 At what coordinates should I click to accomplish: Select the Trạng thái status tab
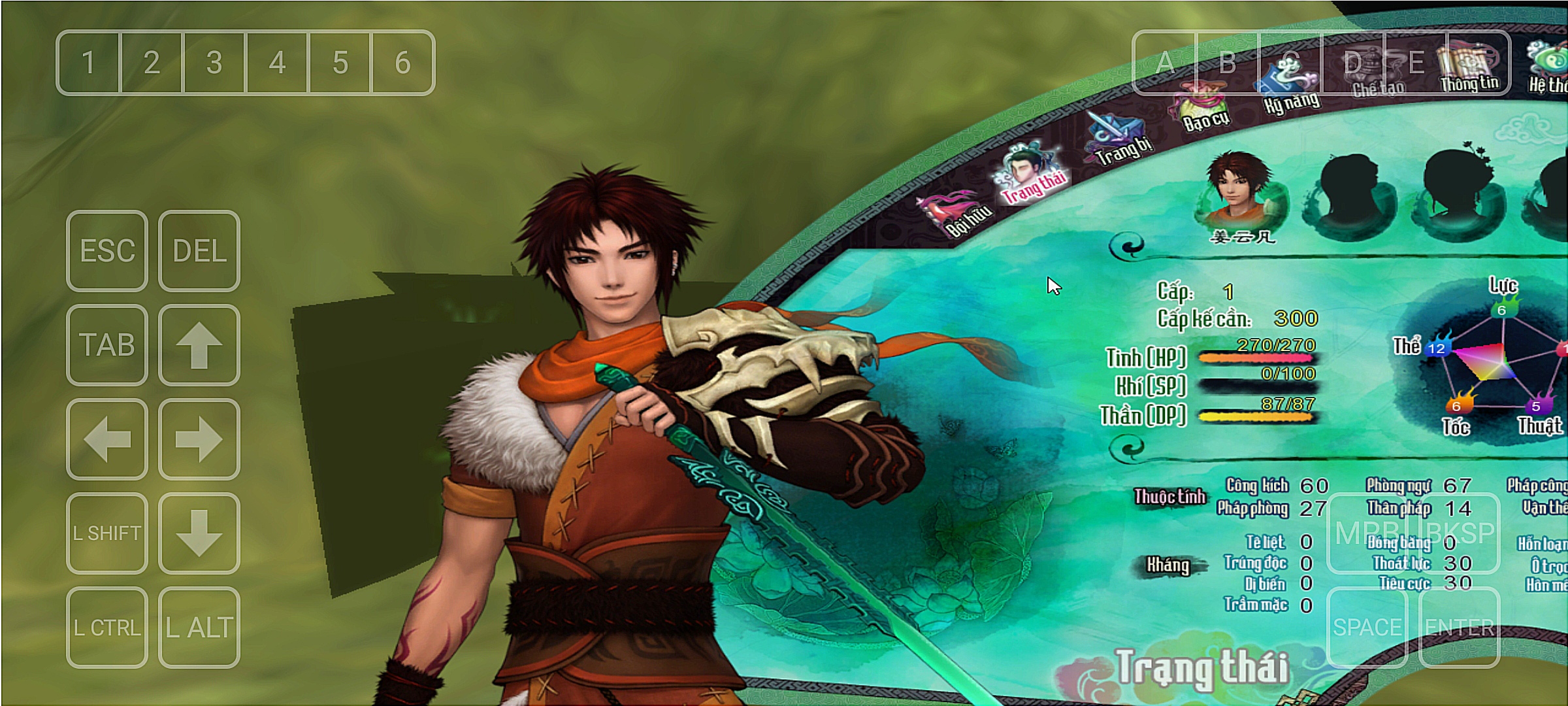coord(1030,174)
